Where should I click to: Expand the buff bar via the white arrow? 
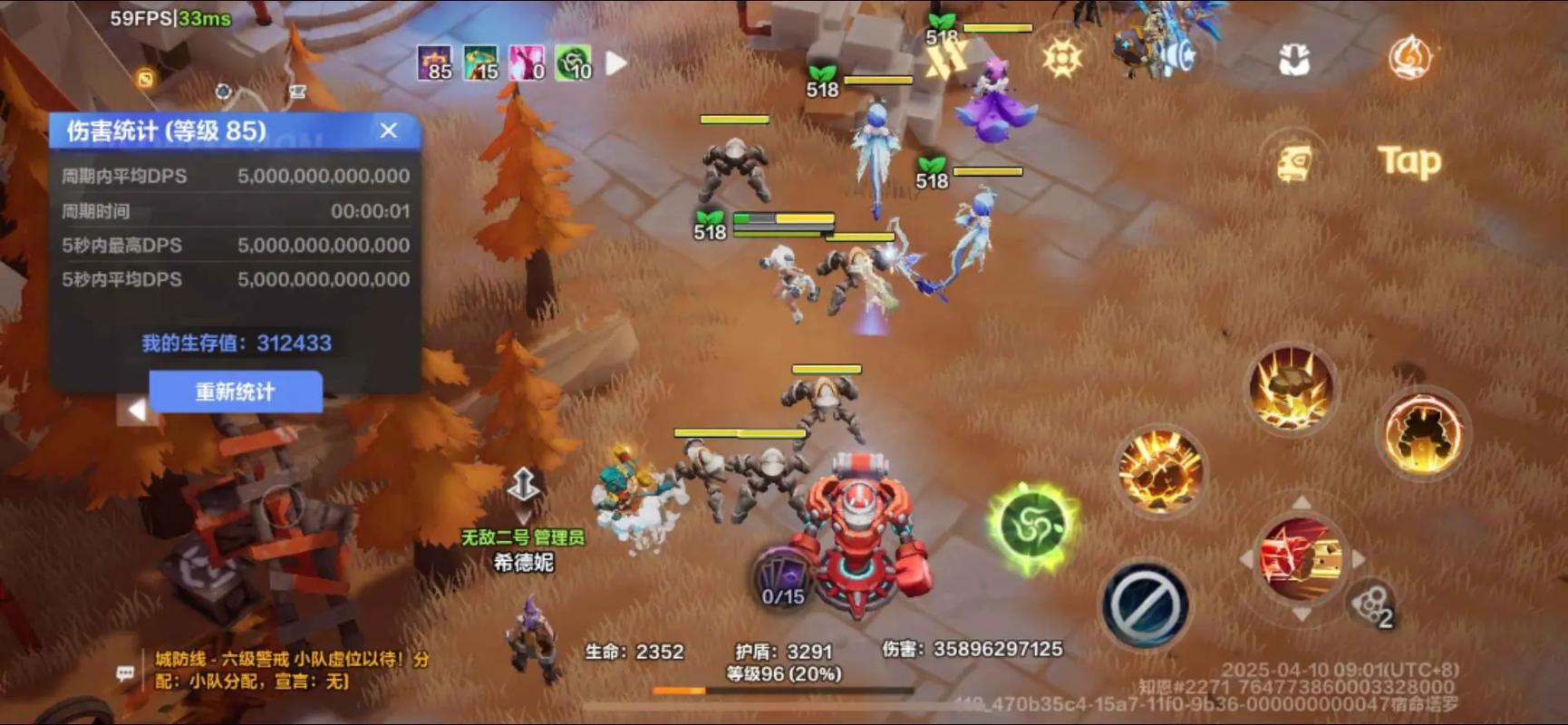[x=615, y=62]
